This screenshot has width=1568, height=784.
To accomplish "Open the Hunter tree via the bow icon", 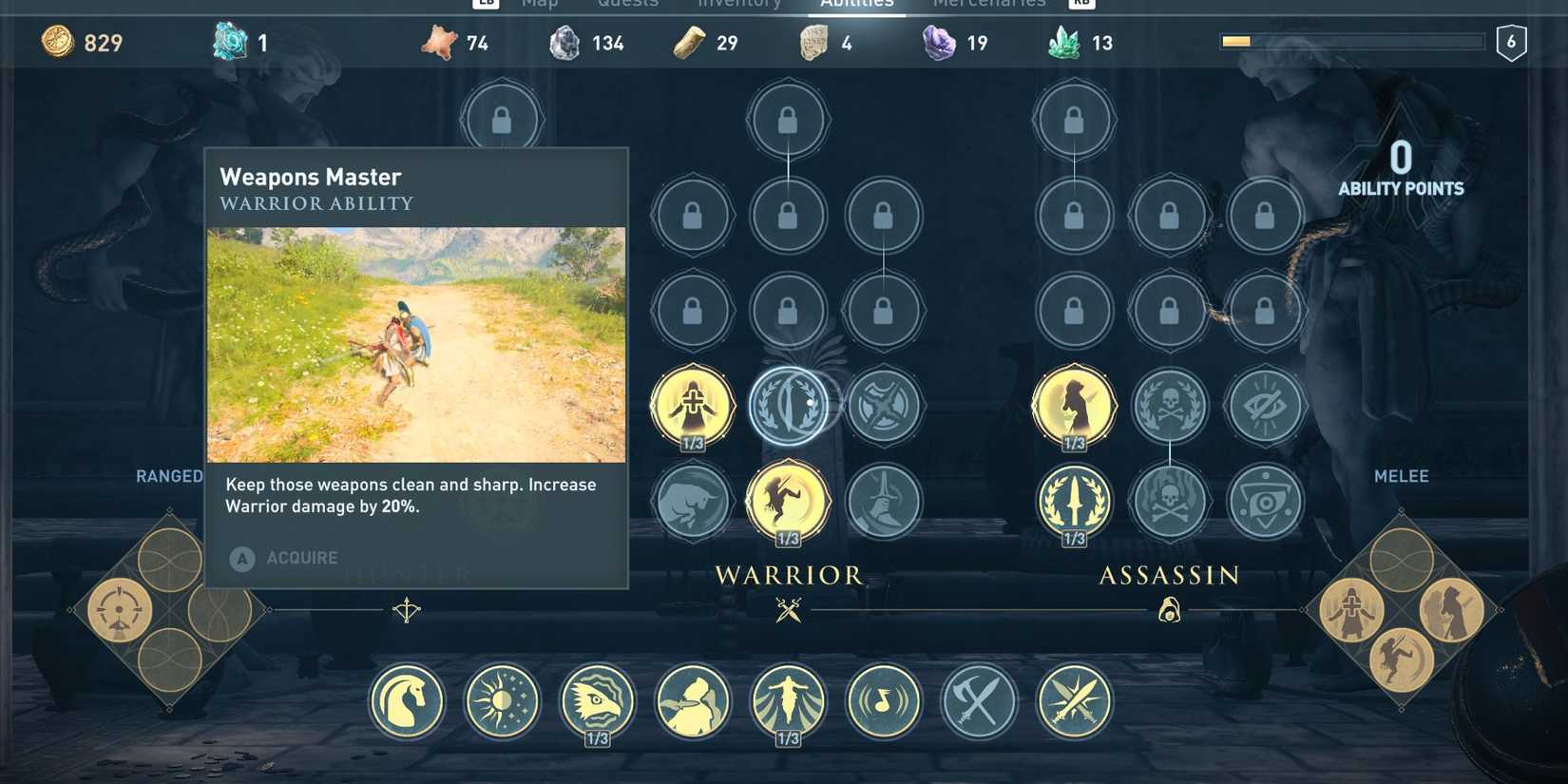I will point(407,609).
